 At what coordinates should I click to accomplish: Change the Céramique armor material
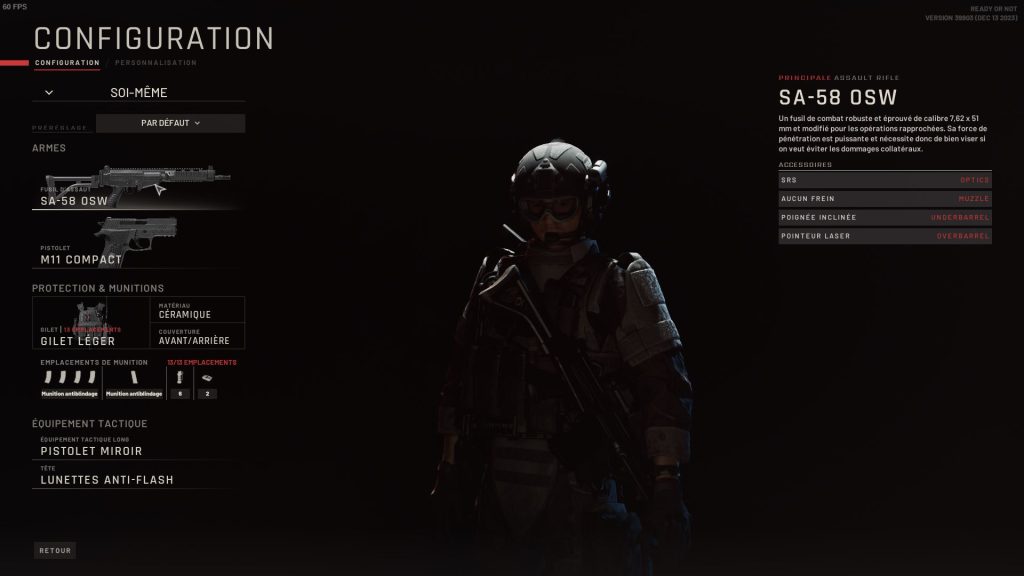[198, 310]
